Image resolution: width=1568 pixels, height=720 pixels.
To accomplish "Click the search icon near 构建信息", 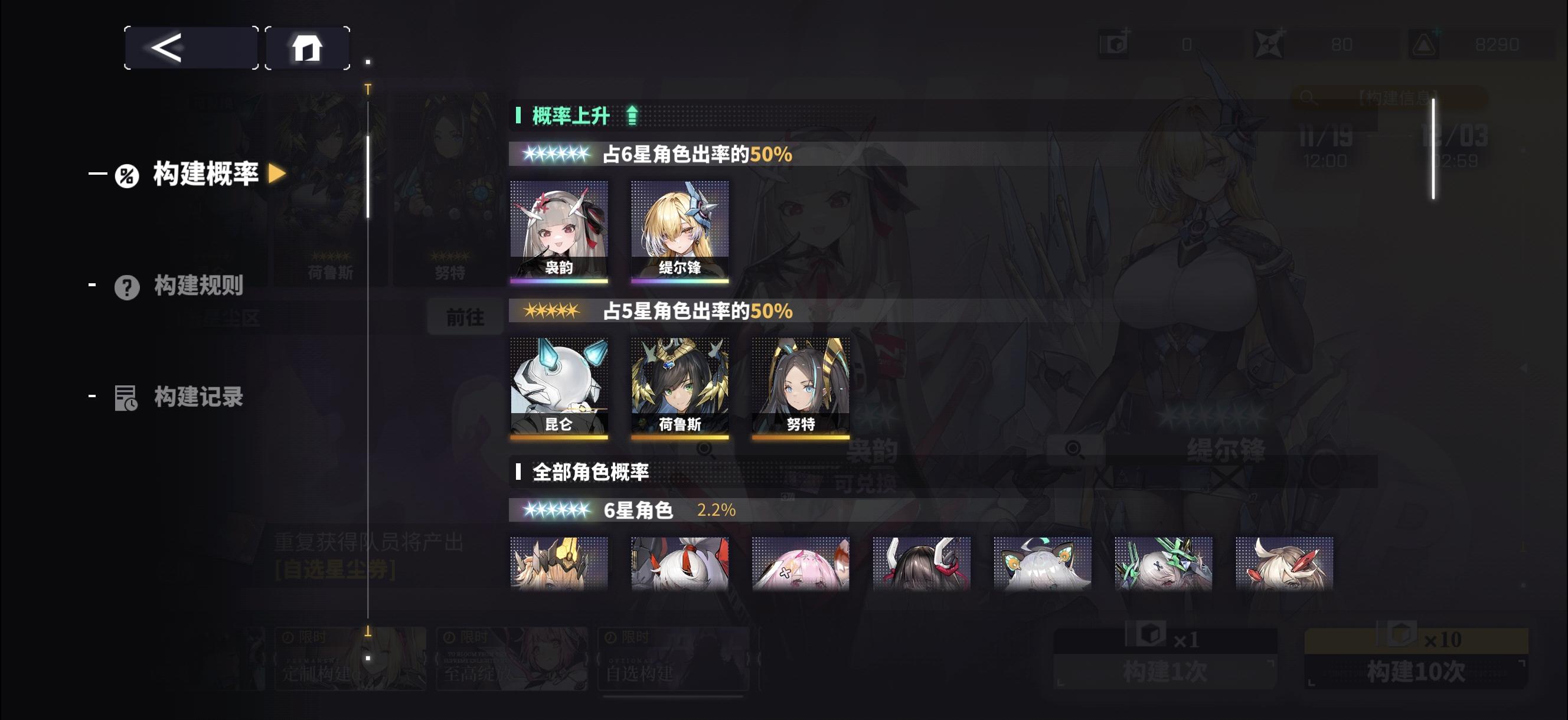I will [x=1306, y=97].
